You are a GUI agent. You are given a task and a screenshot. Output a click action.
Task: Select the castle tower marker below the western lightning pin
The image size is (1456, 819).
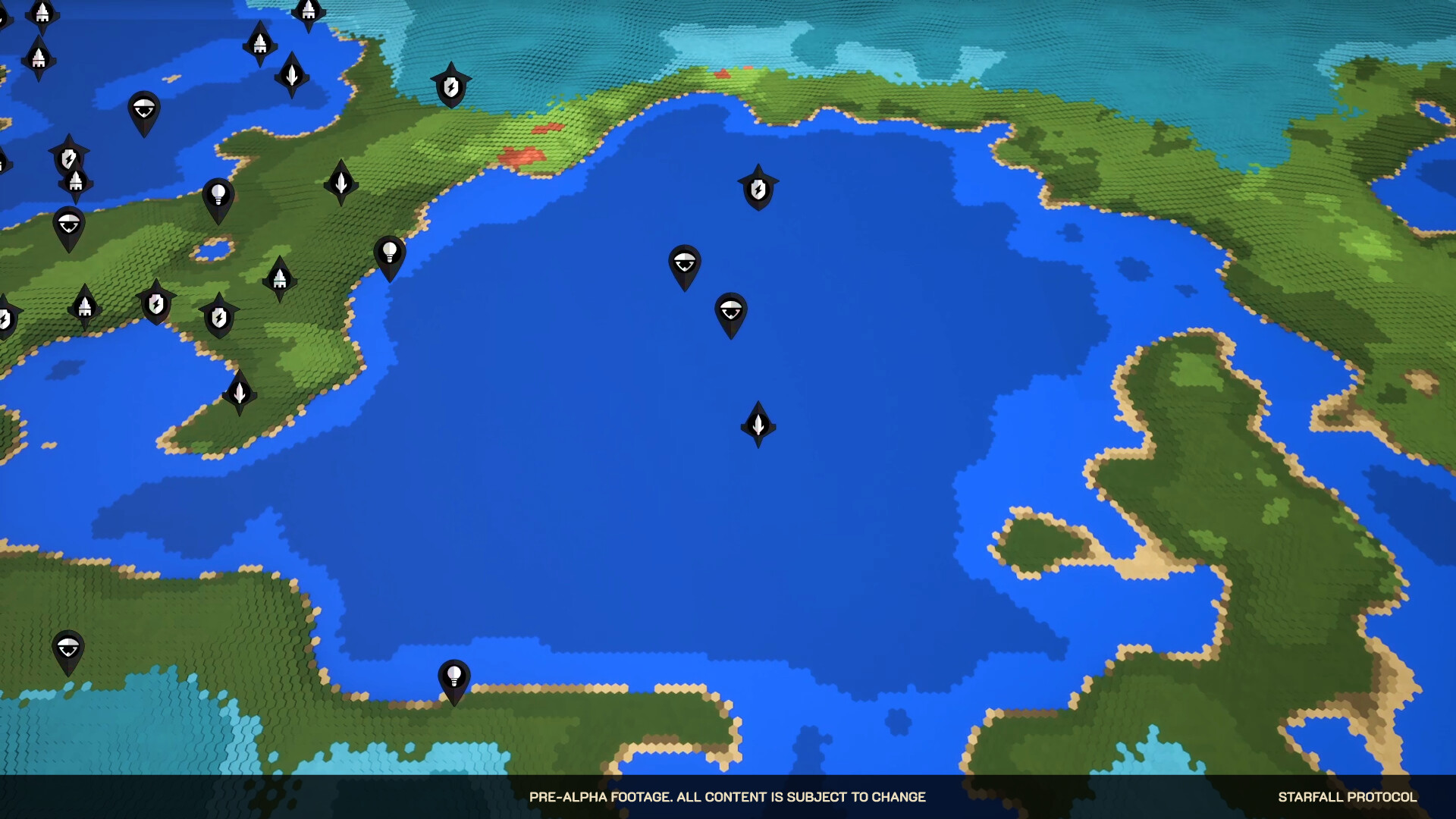tap(75, 182)
